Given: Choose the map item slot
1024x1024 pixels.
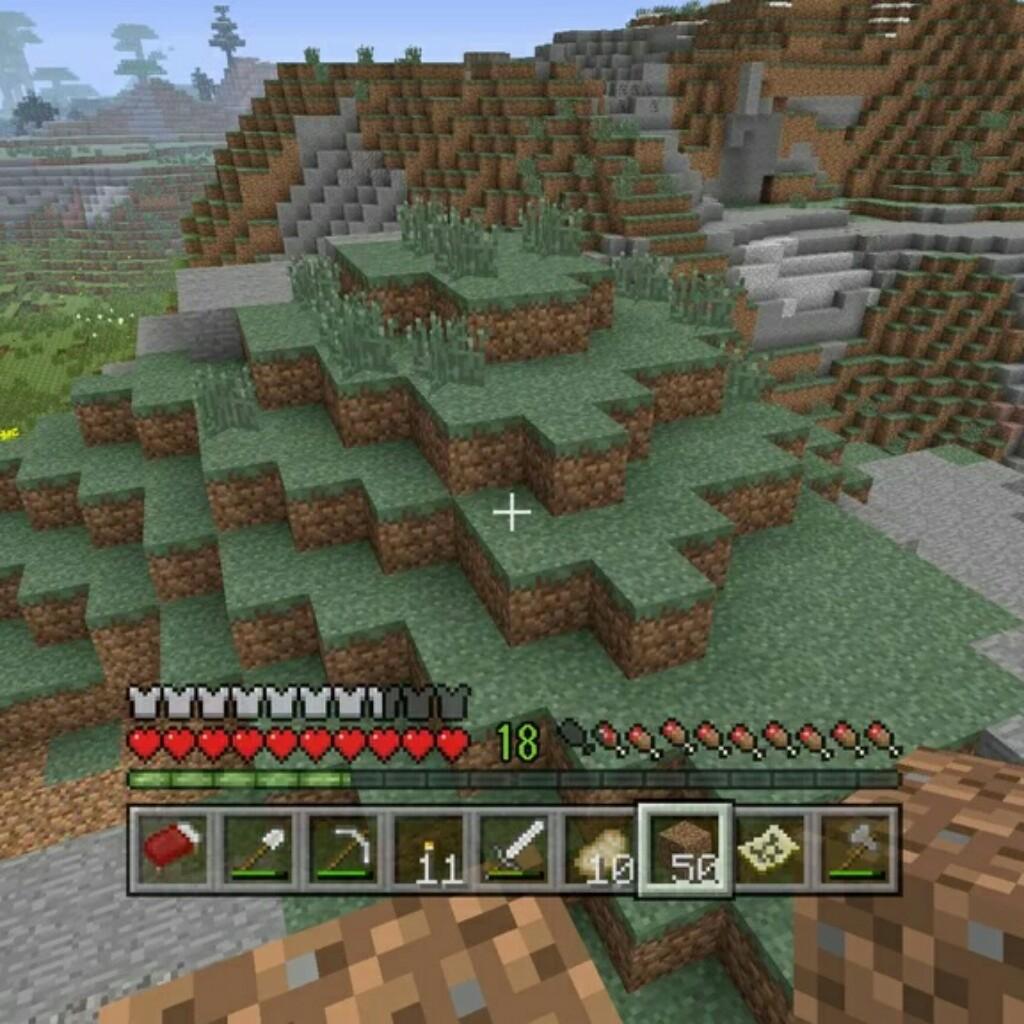Looking at the screenshot, I should click(x=770, y=850).
